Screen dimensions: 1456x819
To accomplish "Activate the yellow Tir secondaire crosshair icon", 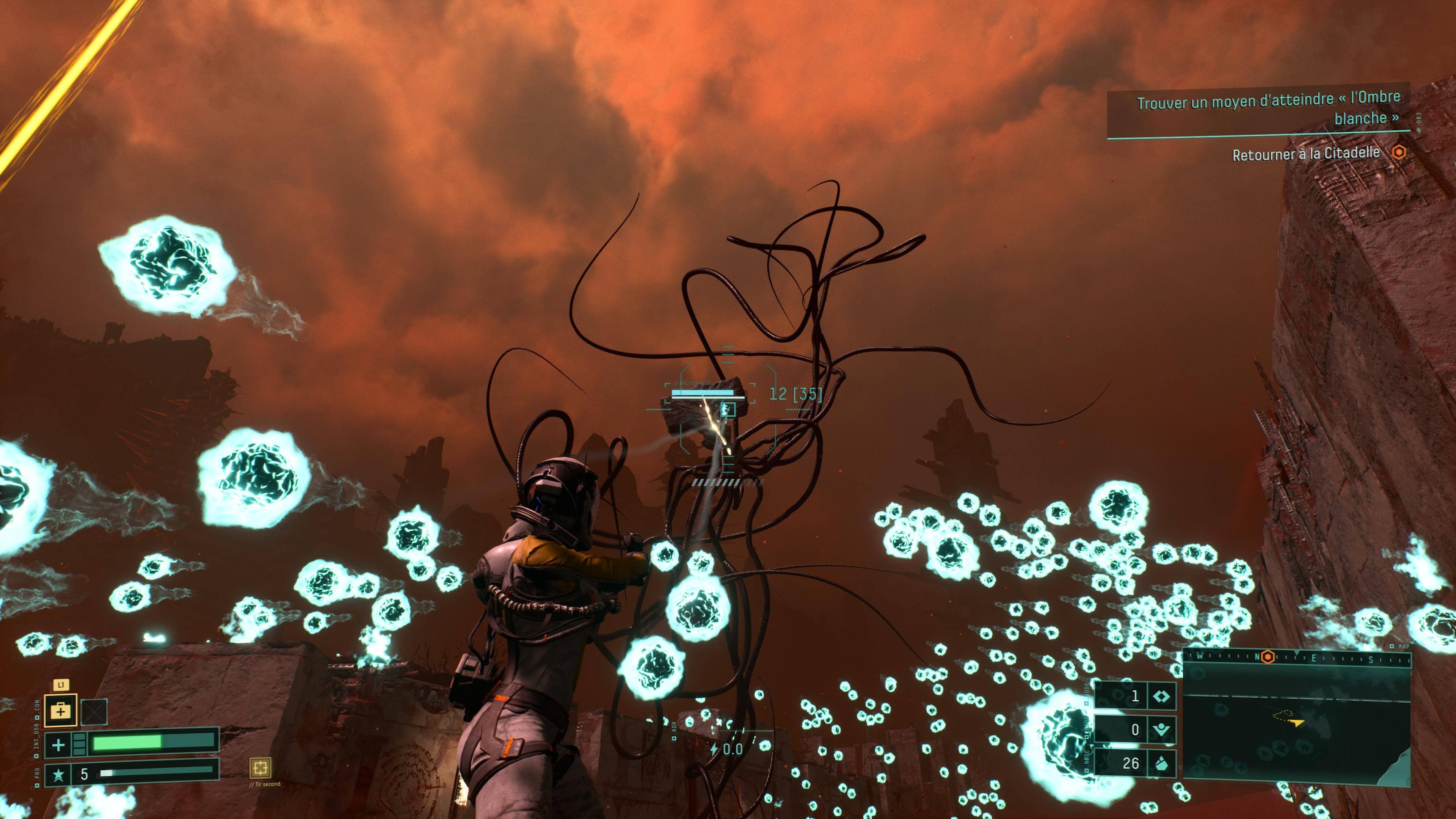I will (260, 767).
